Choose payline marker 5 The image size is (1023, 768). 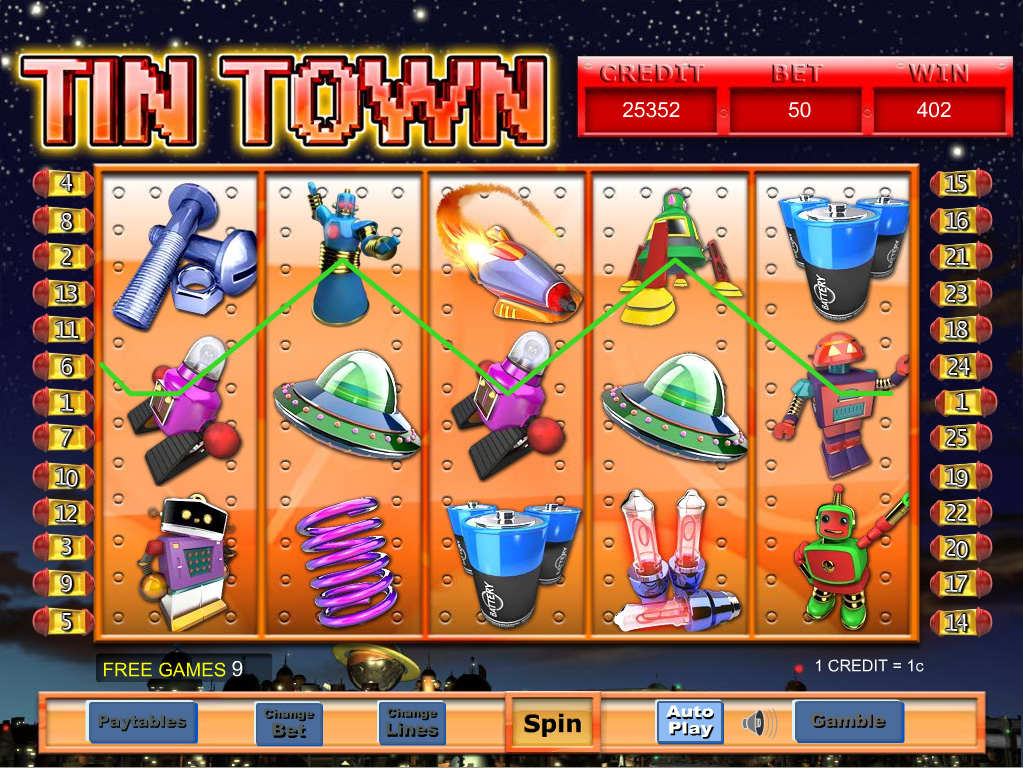[x=66, y=622]
